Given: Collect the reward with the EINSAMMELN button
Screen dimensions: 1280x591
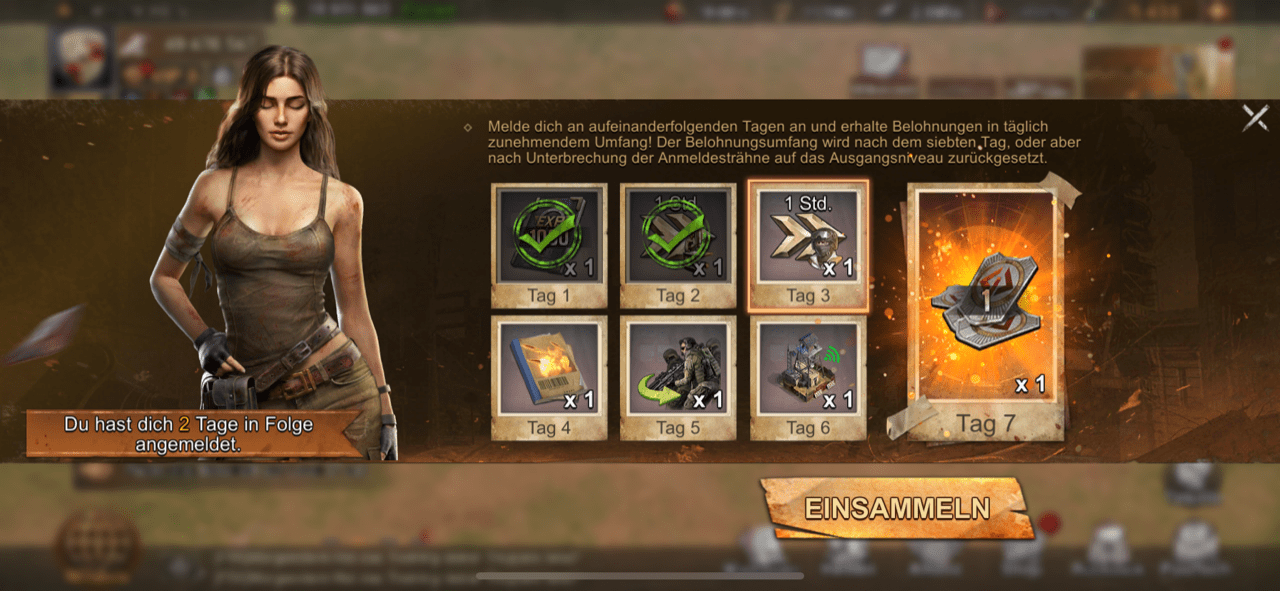Looking at the screenshot, I should pyautogui.click(x=896, y=509).
